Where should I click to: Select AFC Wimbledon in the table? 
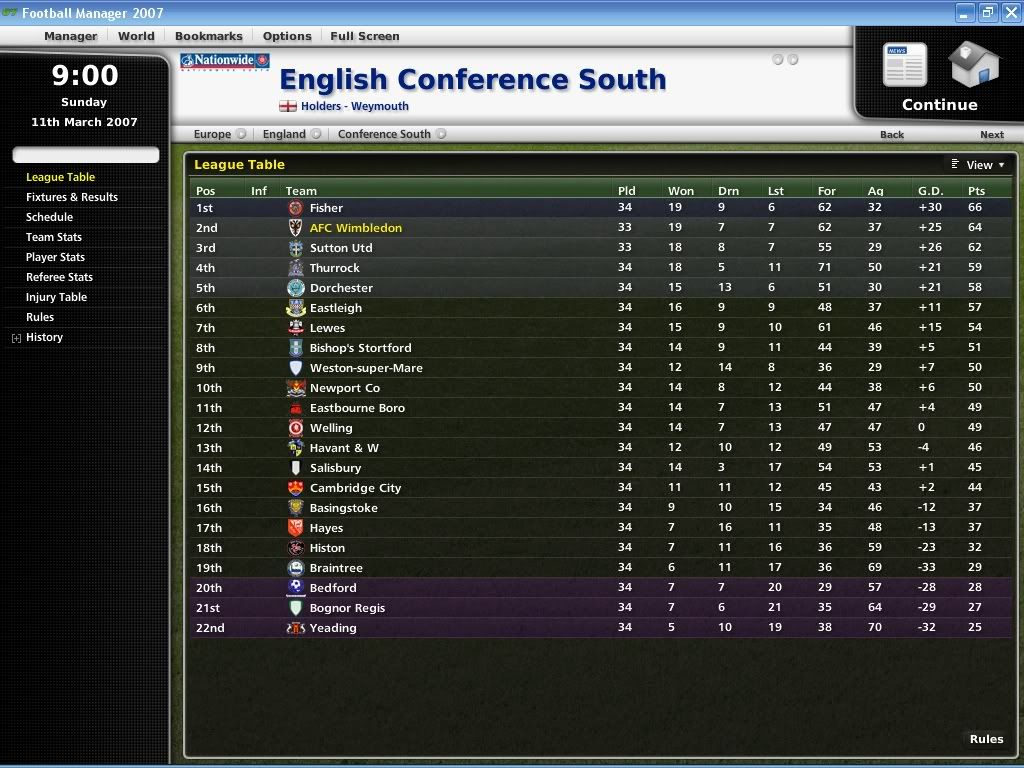[x=355, y=228]
